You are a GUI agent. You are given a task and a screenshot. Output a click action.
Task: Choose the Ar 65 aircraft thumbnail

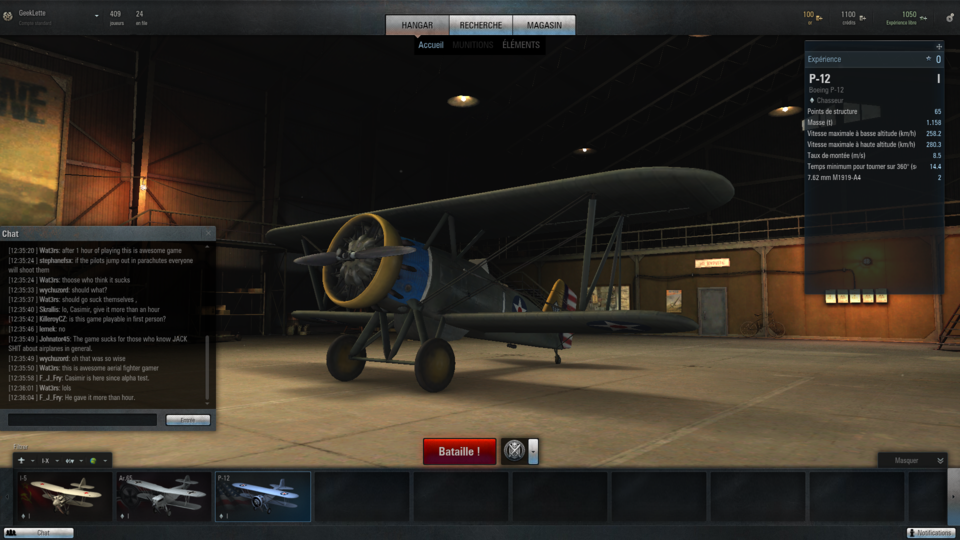163,497
